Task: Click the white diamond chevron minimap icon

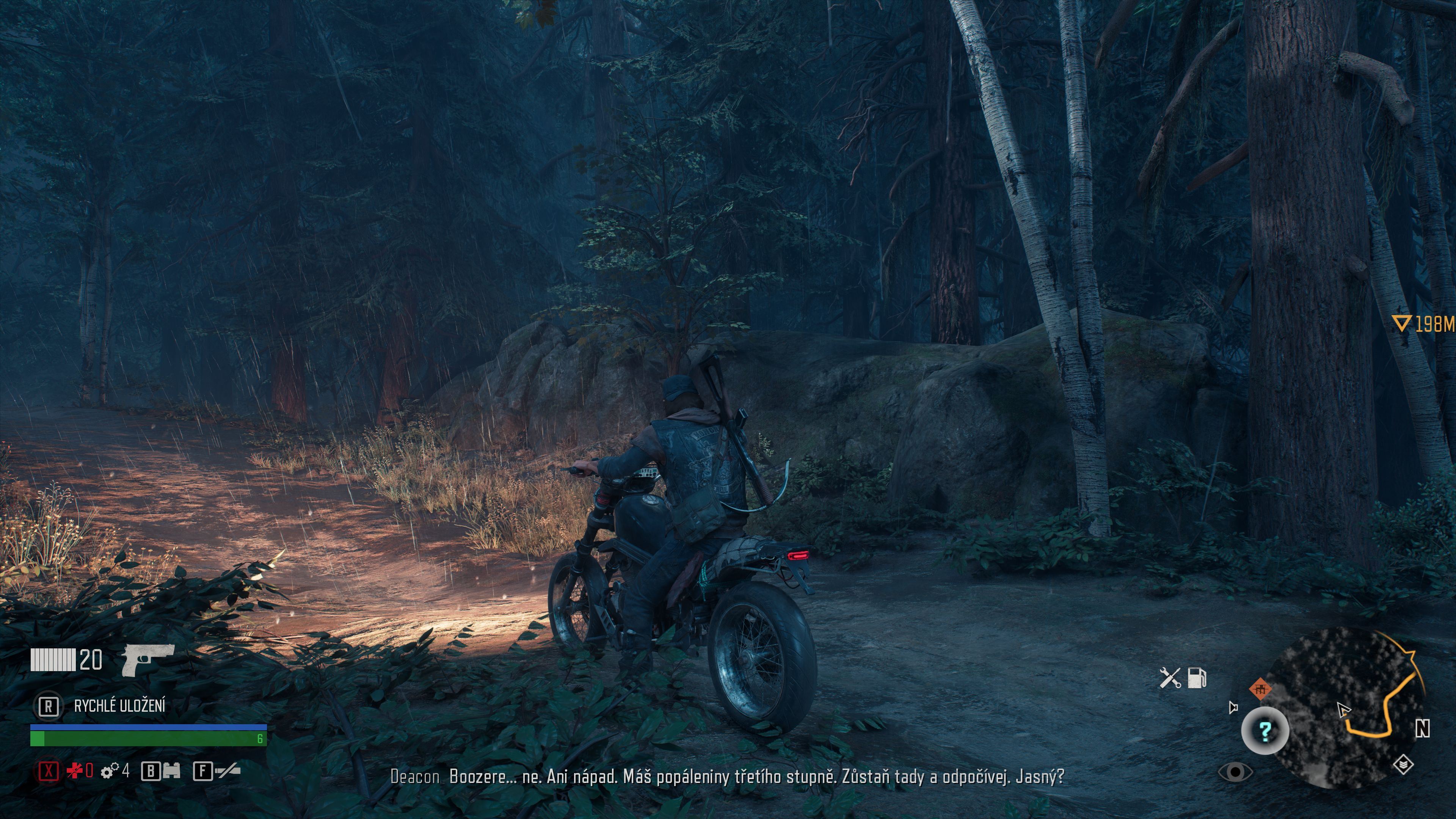Action: click(1403, 765)
